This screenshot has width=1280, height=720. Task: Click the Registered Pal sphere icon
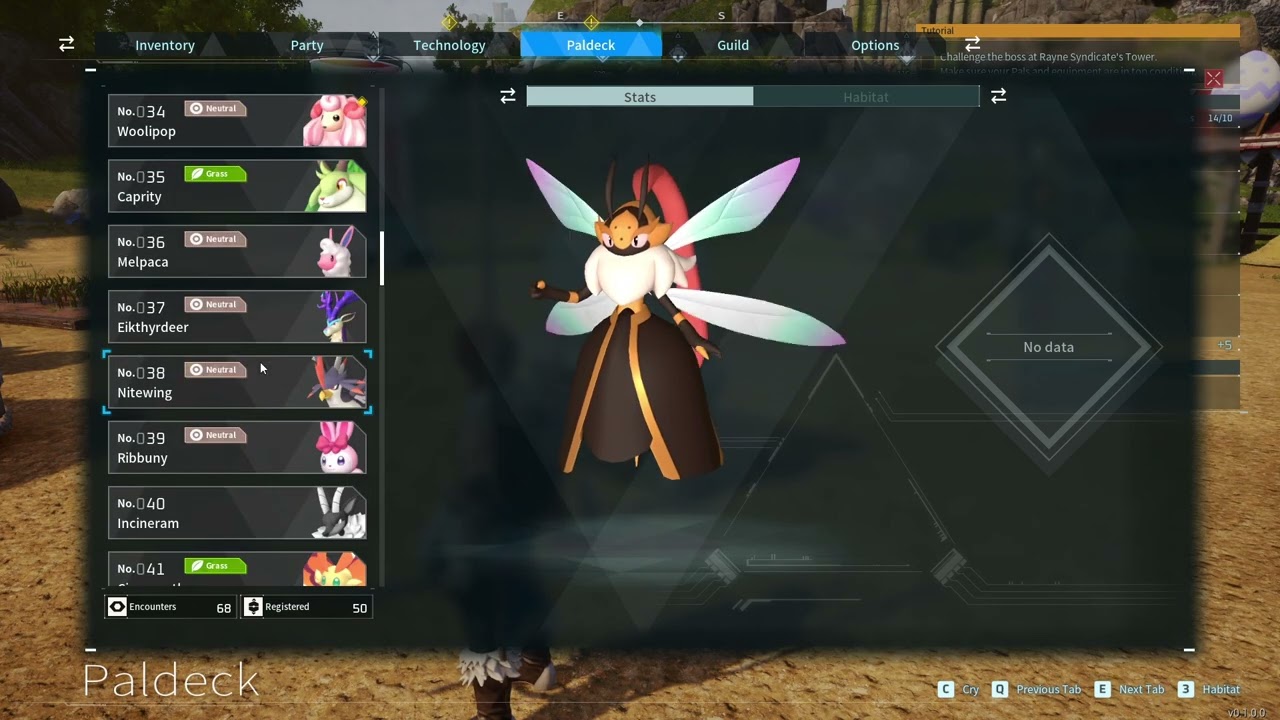[253, 606]
